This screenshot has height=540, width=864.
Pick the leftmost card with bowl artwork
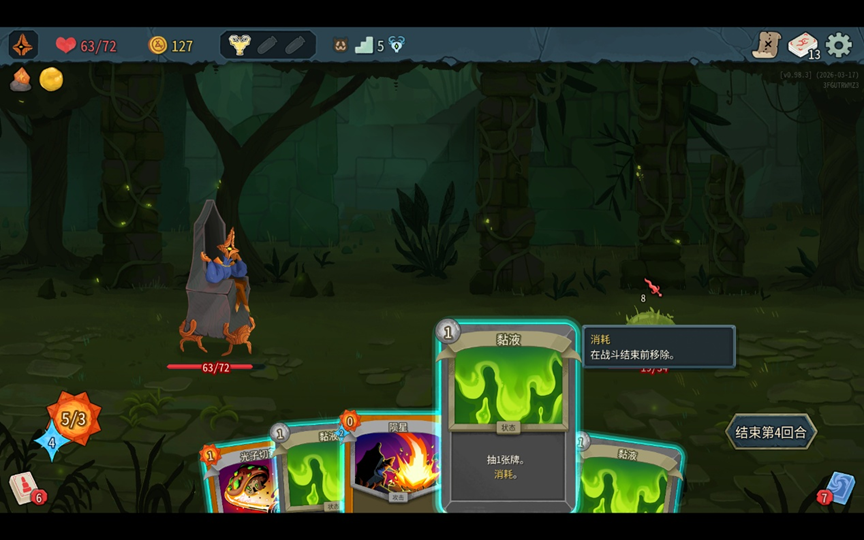click(238, 482)
